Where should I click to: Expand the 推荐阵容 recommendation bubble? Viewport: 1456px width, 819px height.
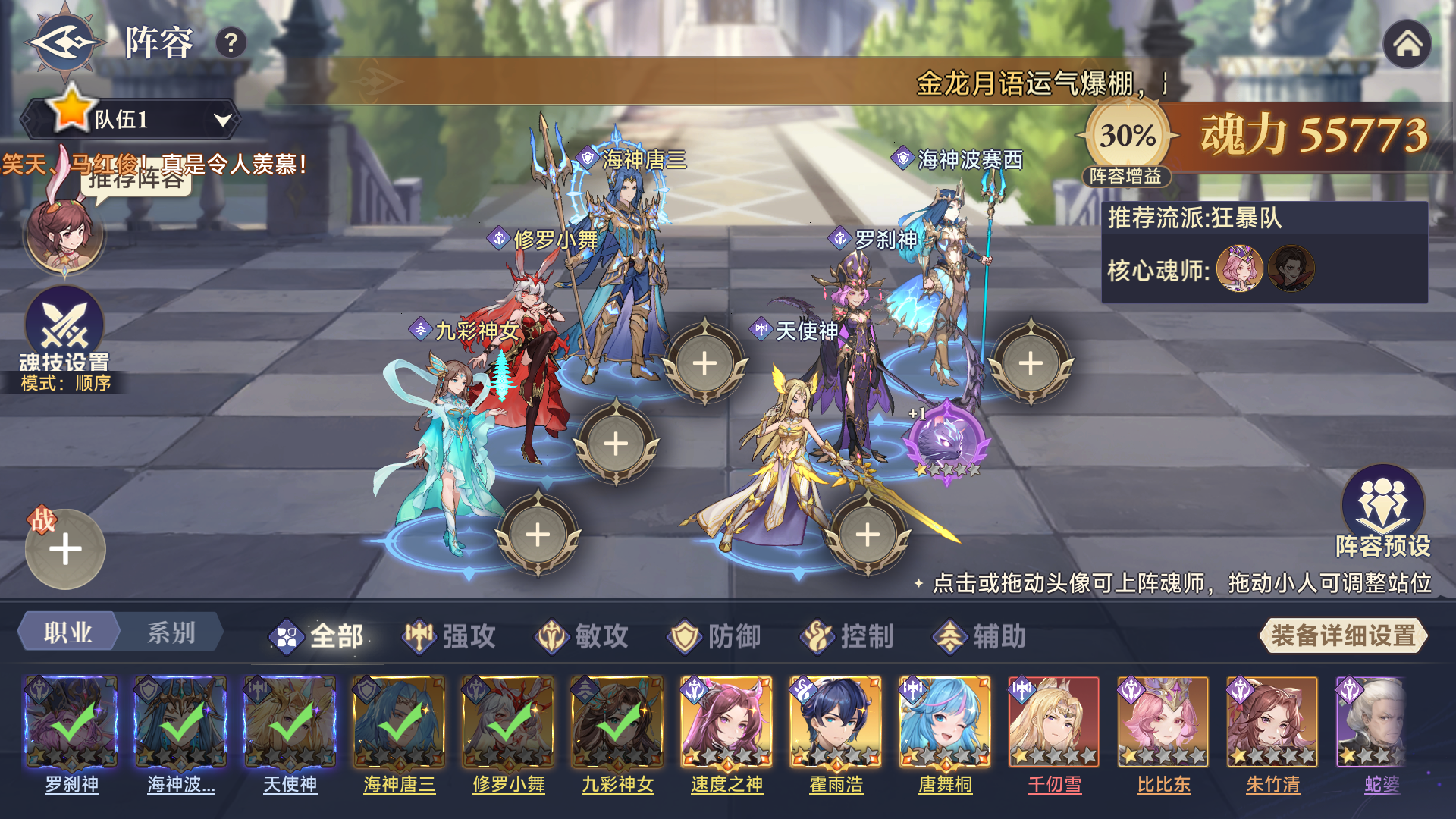135,176
